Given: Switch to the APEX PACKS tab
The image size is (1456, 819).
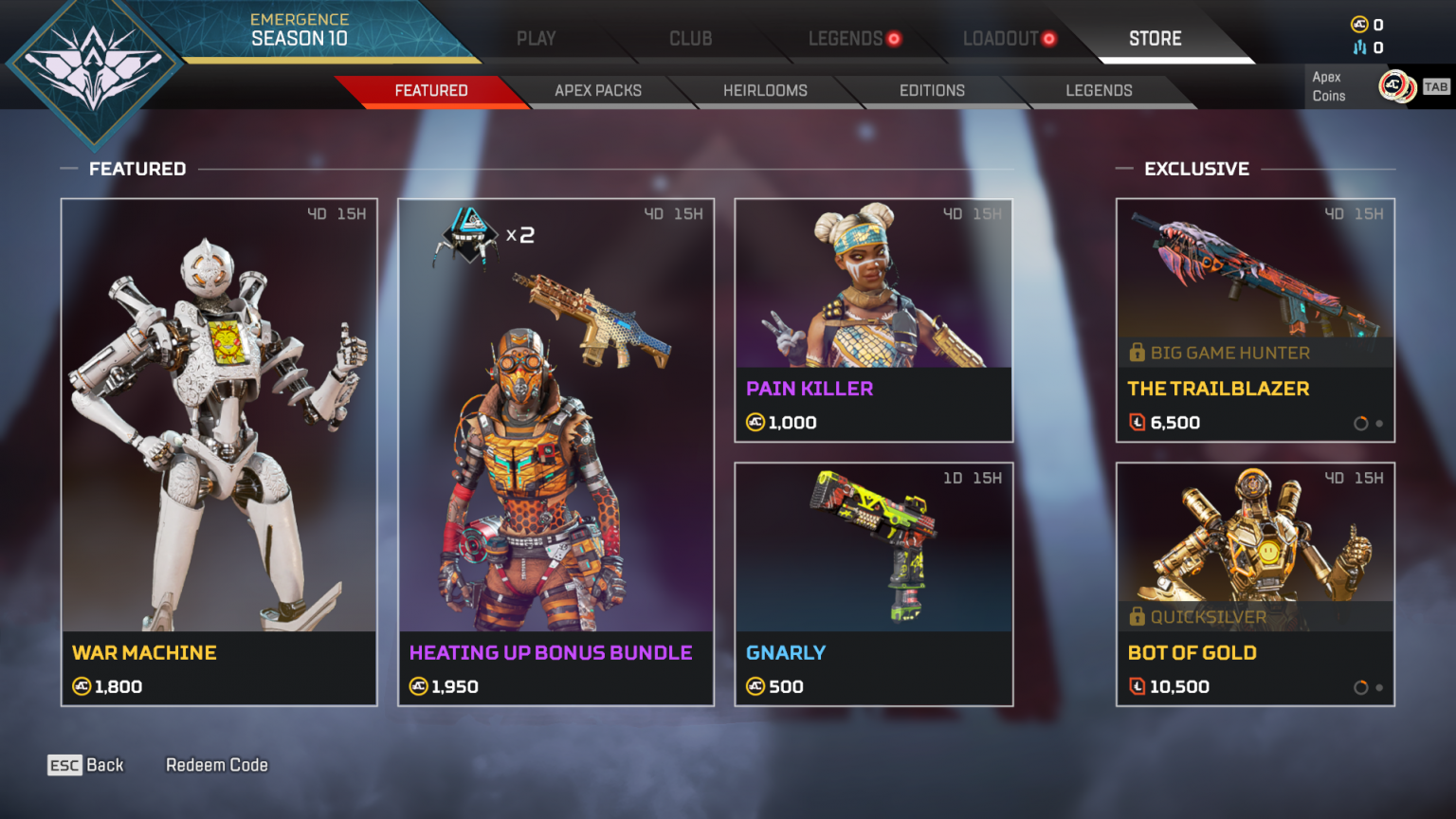Looking at the screenshot, I should [599, 90].
